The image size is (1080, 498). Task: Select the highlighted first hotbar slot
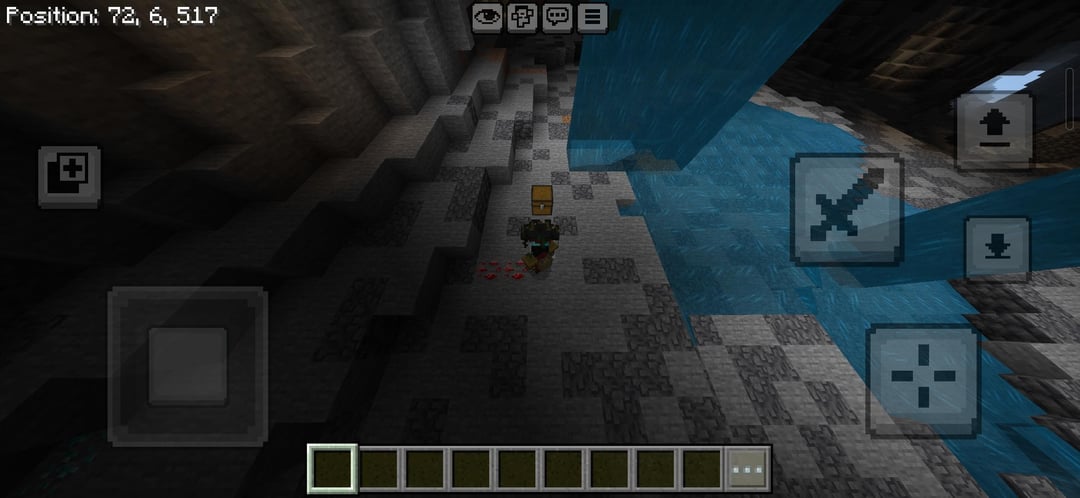(332, 468)
